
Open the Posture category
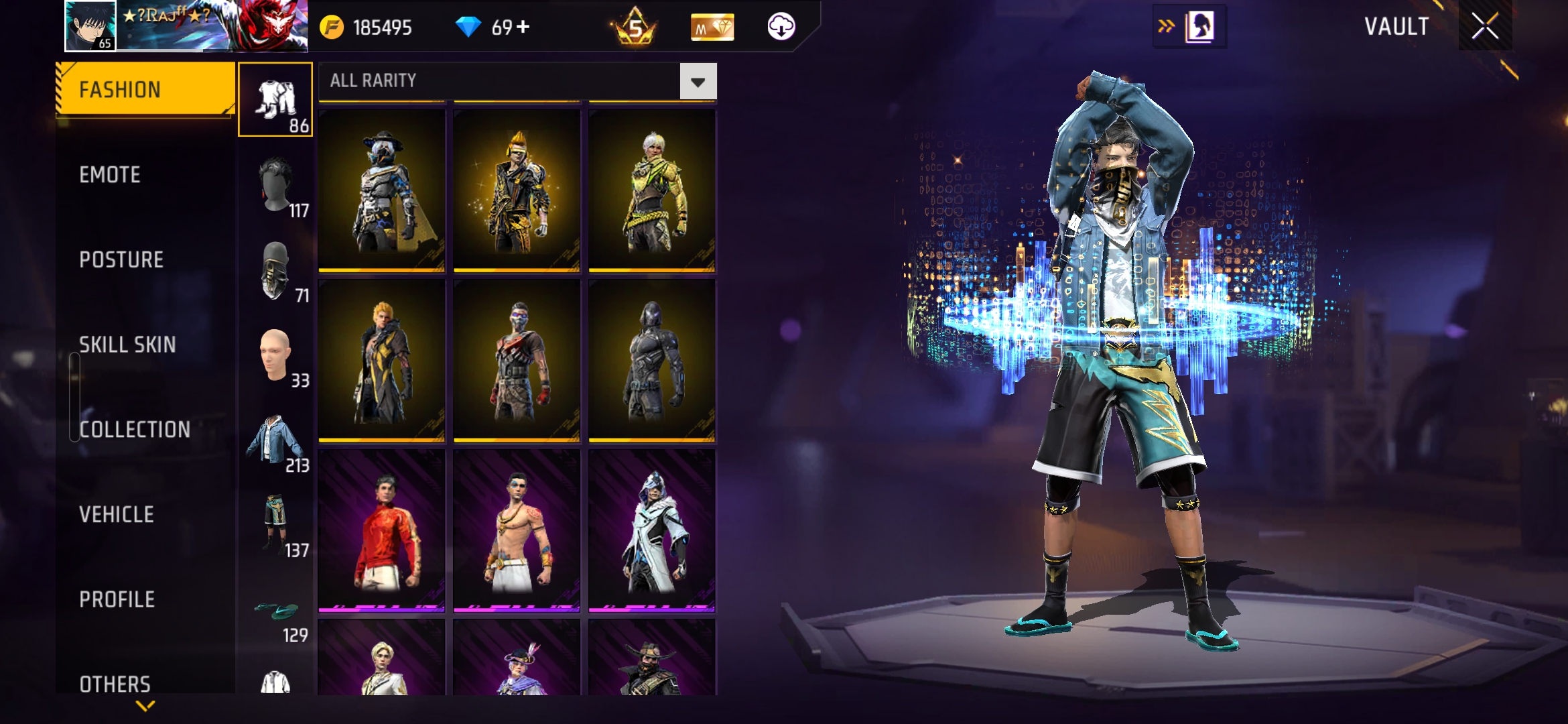pyautogui.click(x=121, y=260)
